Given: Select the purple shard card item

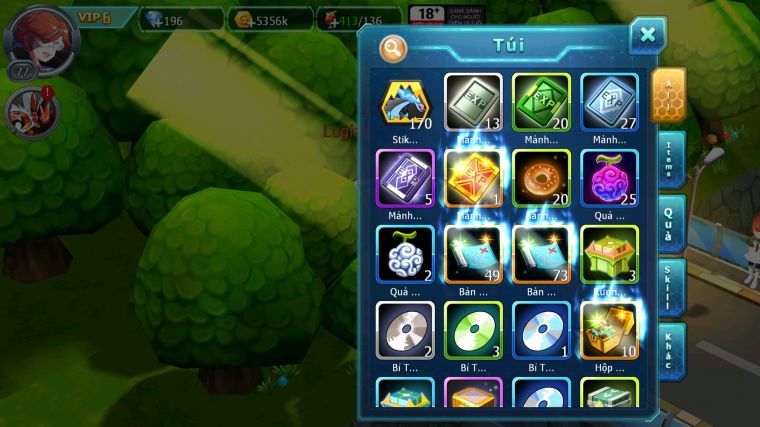Looking at the screenshot, I should click(405, 178).
